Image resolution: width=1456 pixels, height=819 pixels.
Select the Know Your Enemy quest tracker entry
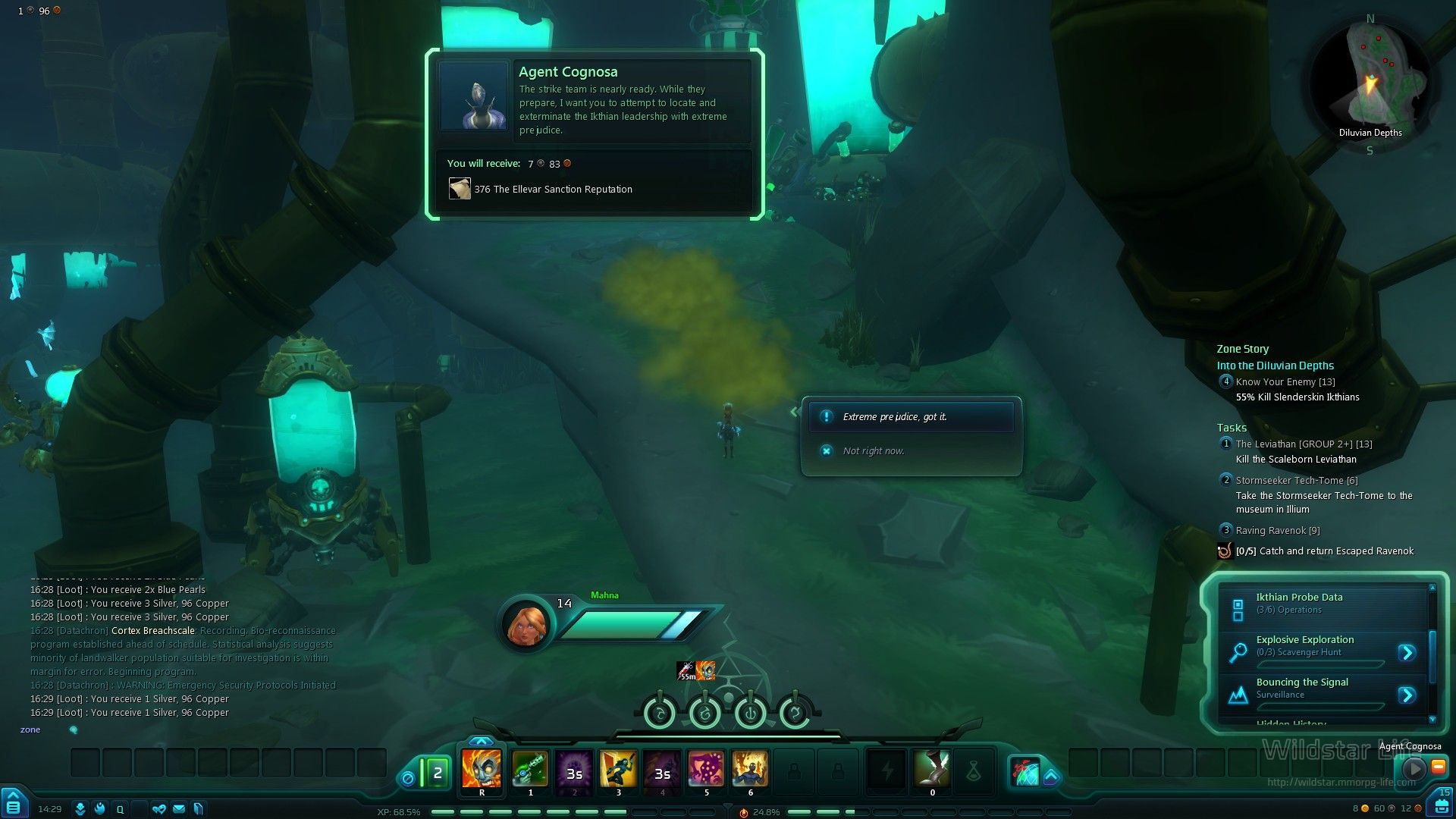(1285, 382)
